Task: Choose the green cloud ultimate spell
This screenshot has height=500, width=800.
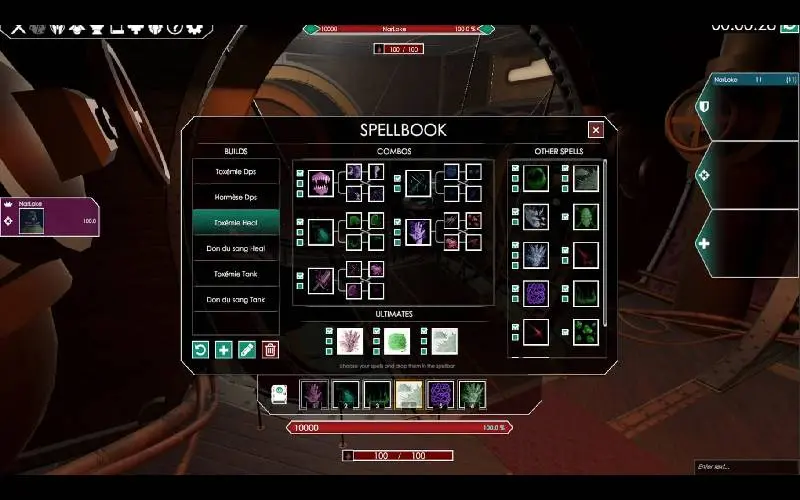Action: tap(397, 341)
